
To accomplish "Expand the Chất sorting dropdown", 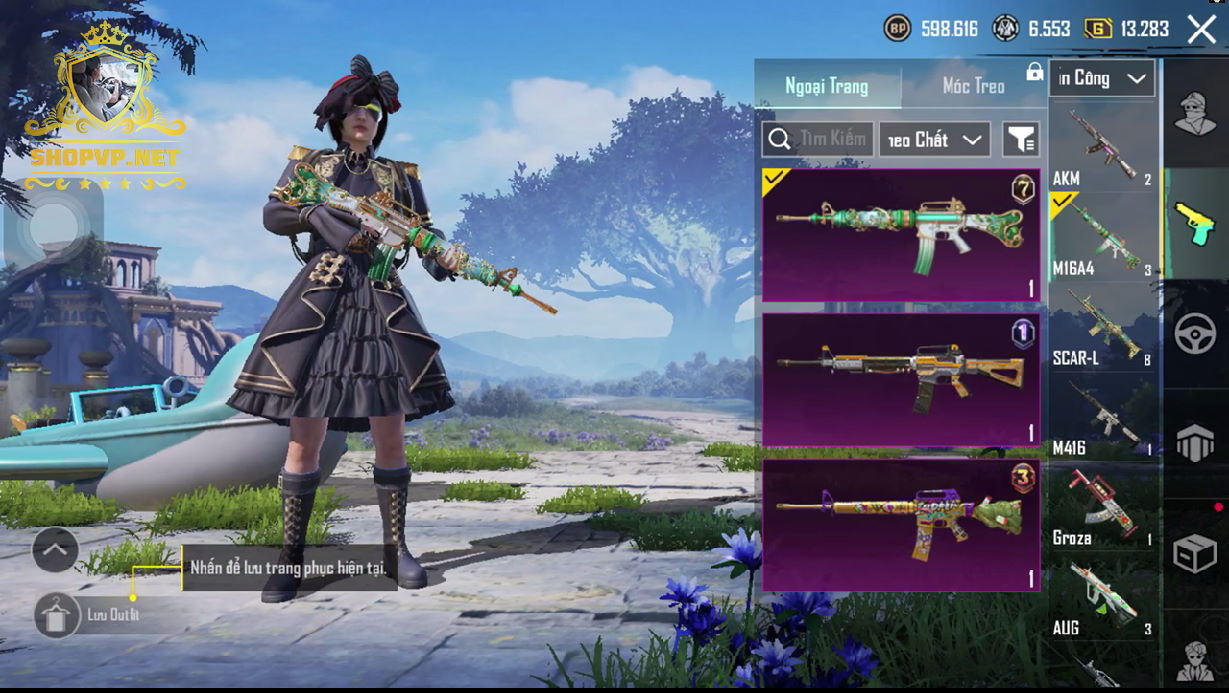I will (935, 140).
